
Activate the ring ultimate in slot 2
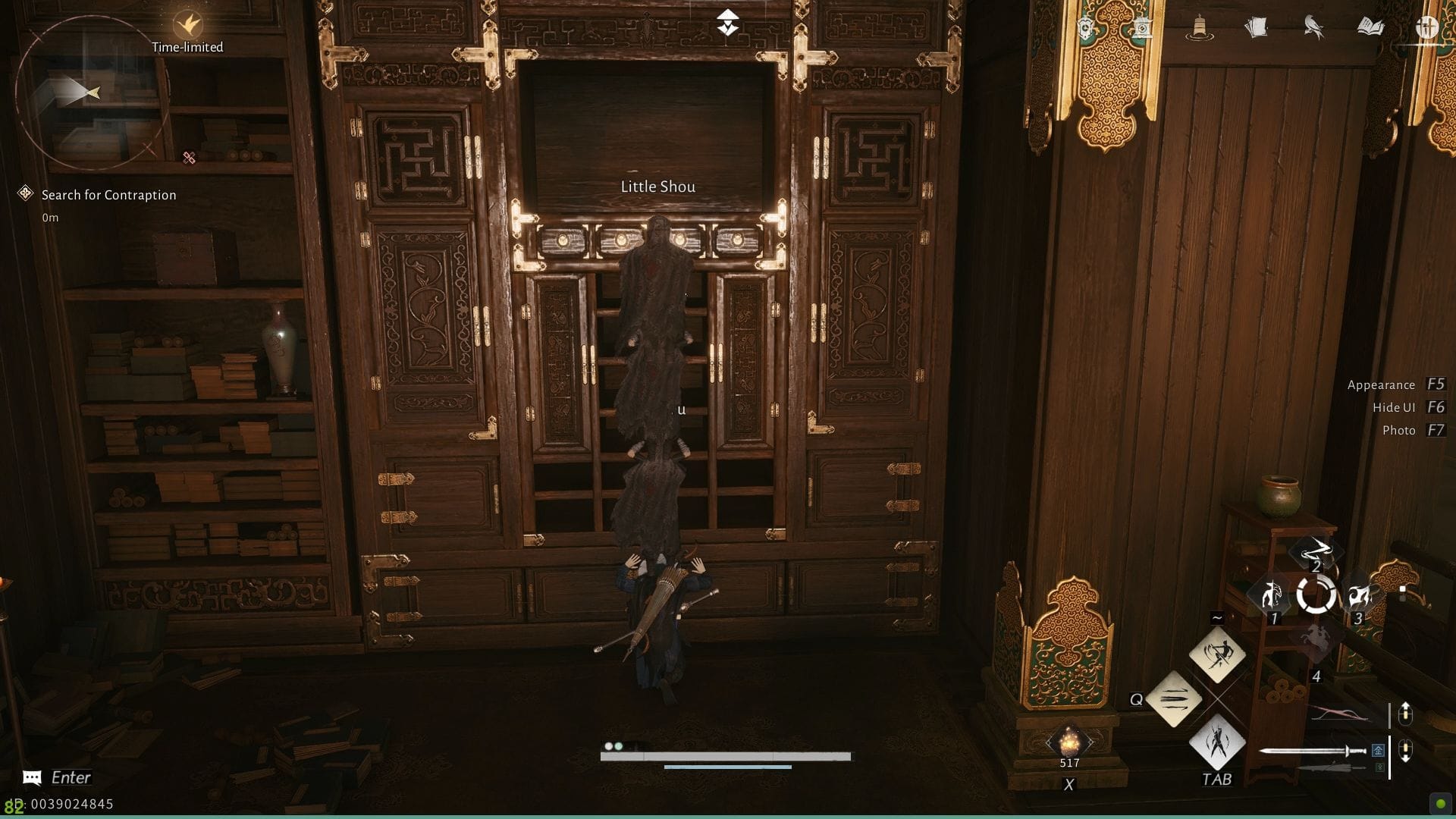pyautogui.click(x=1317, y=594)
